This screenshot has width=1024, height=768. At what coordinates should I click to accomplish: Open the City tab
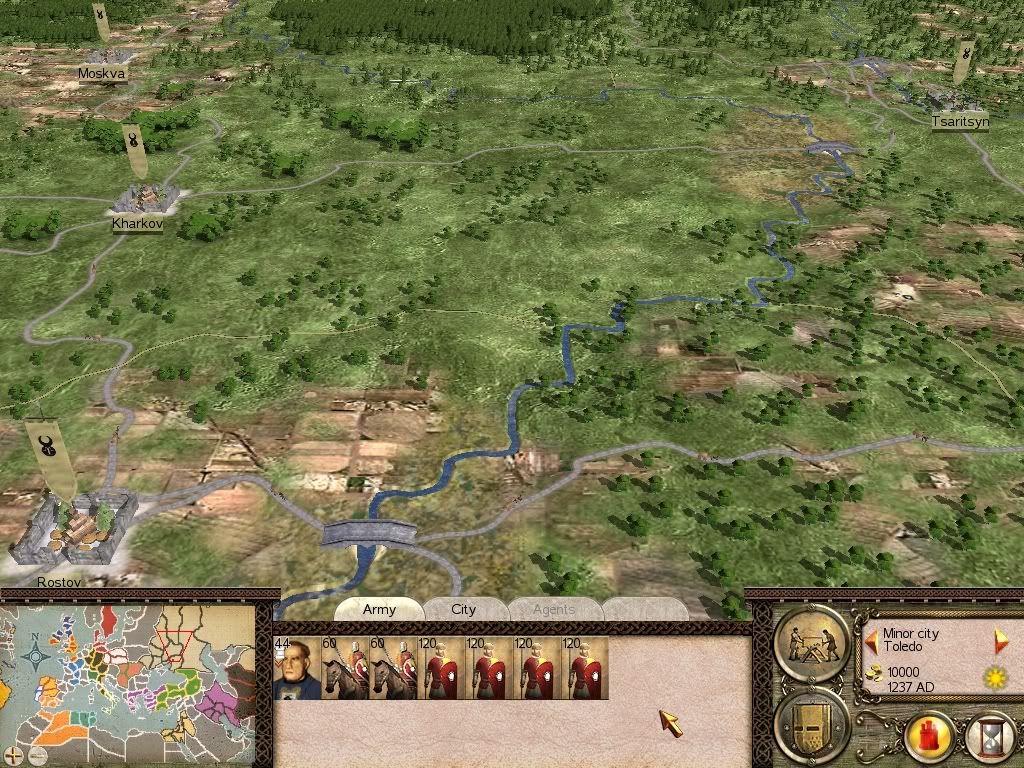pos(464,610)
